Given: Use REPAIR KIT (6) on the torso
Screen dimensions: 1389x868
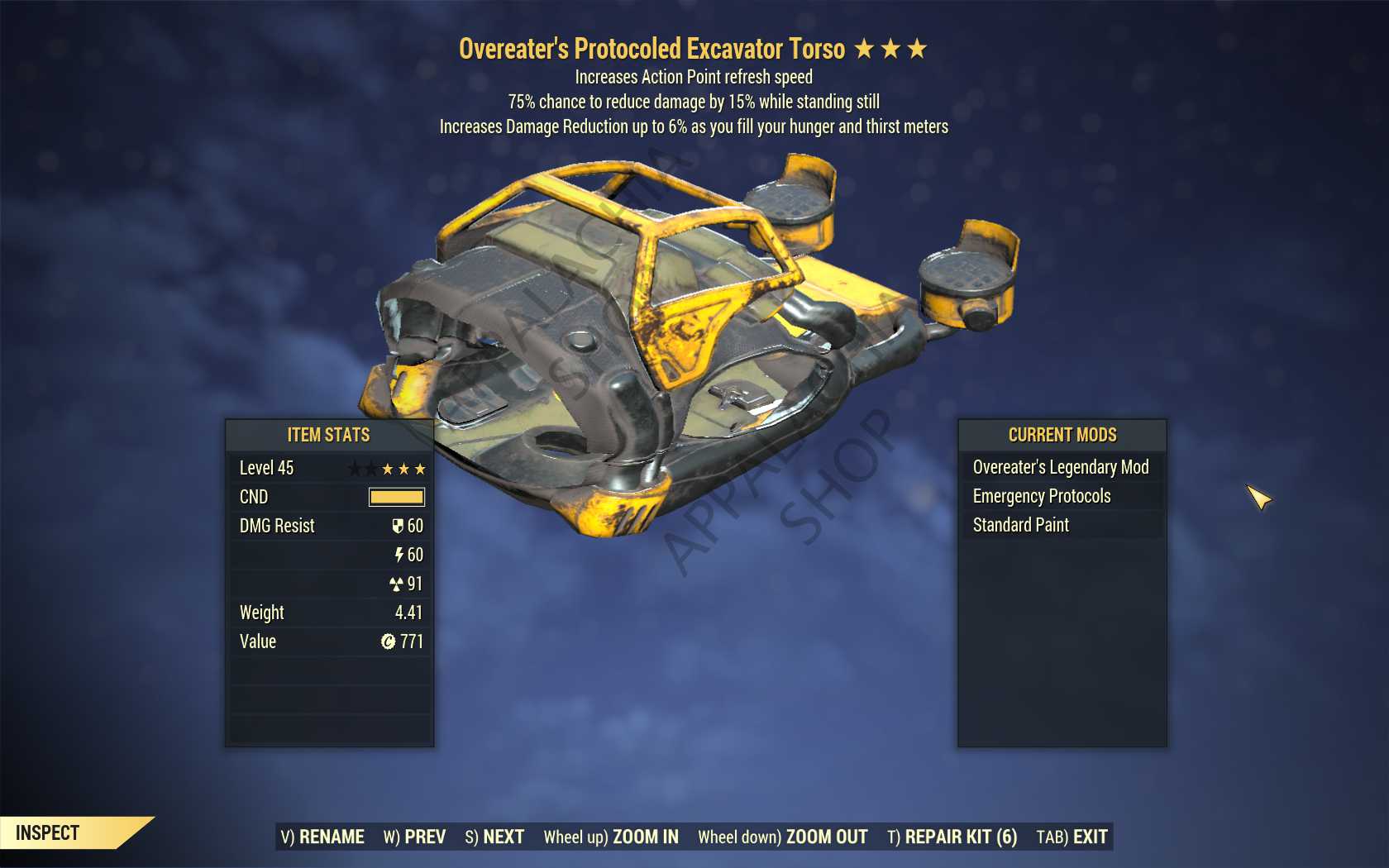Looking at the screenshot, I should click(952, 837).
